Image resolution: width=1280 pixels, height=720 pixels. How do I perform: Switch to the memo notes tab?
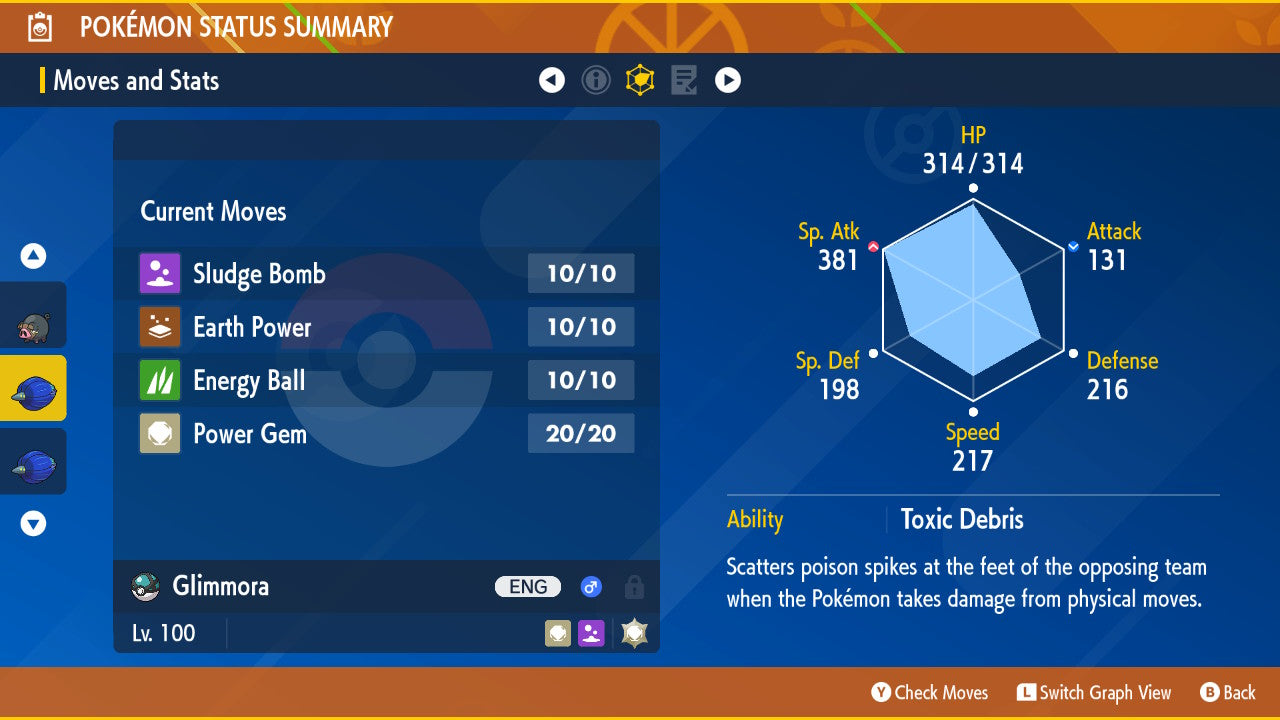click(x=684, y=80)
